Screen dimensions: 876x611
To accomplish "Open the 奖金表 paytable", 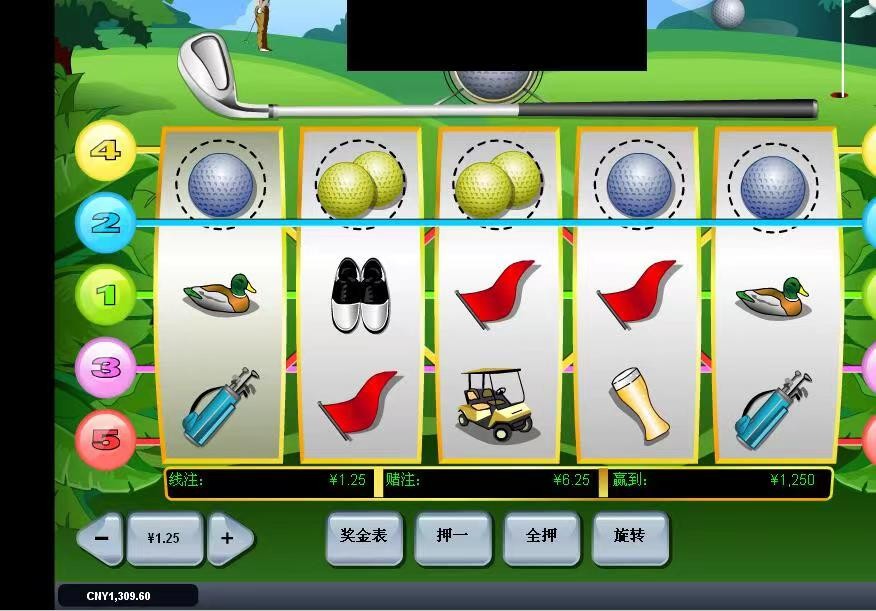I will (x=363, y=537).
